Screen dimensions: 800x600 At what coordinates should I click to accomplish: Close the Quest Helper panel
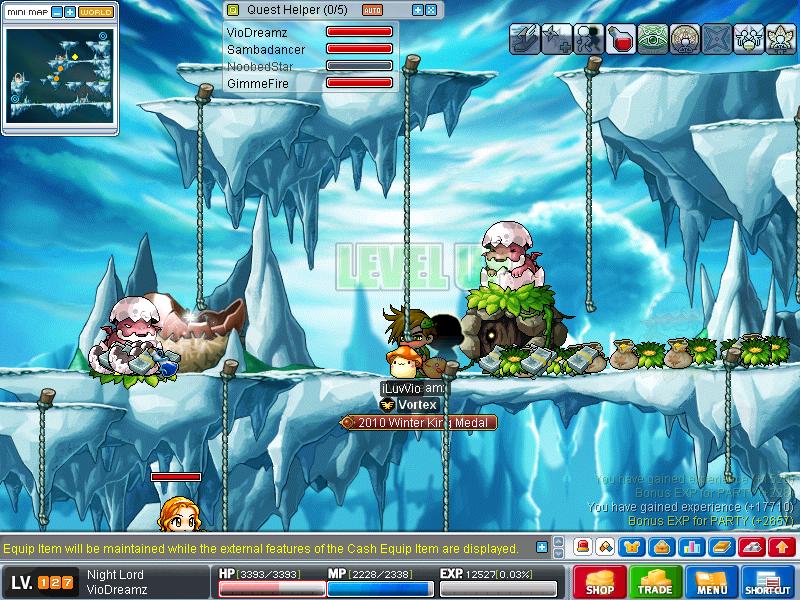[431, 10]
